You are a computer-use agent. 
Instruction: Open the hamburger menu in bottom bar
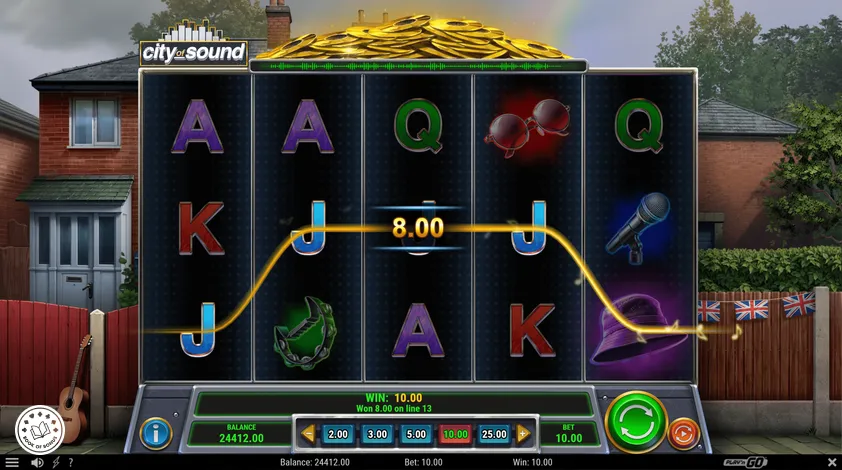(13, 462)
